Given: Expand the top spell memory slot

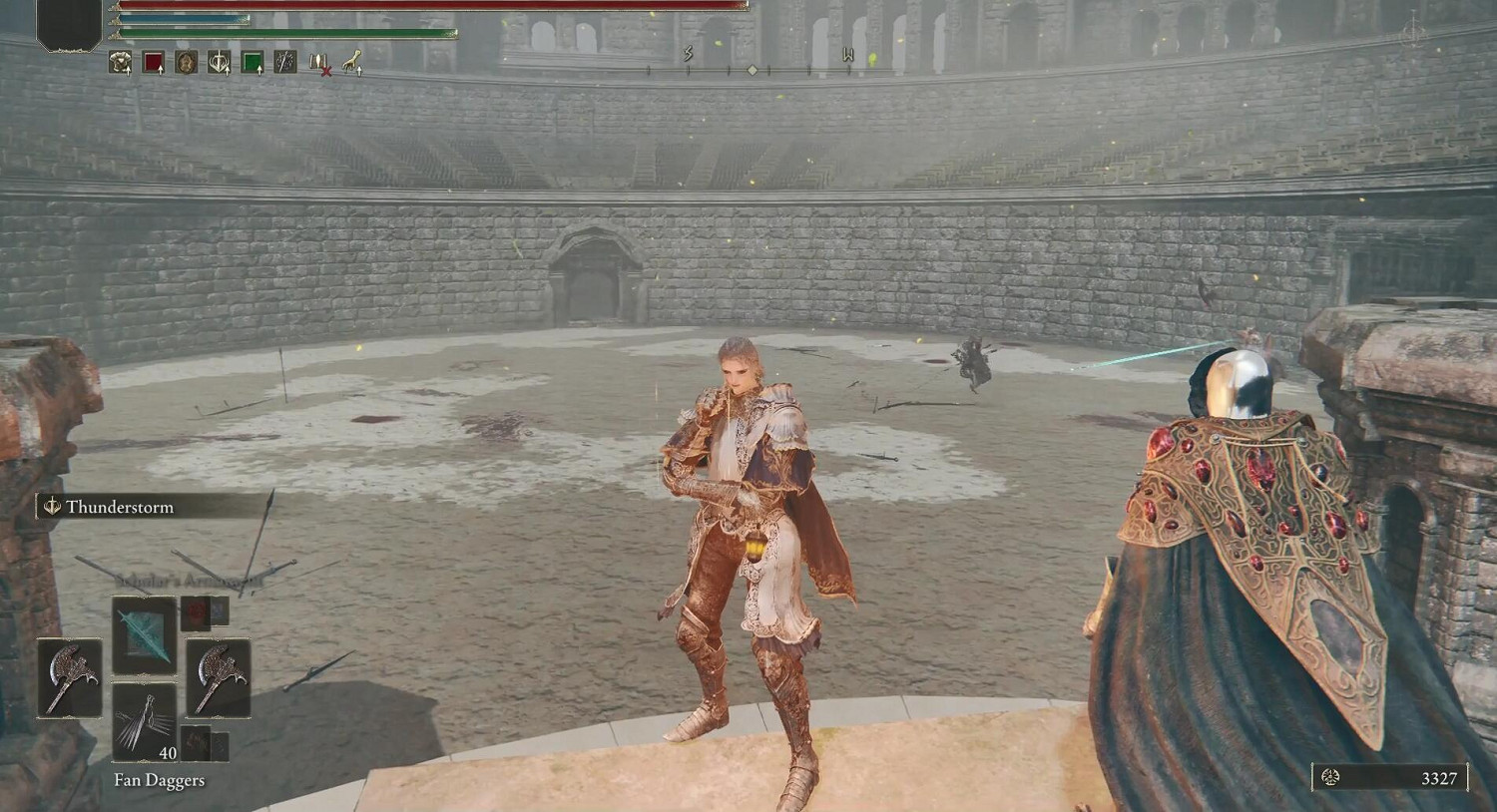Looking at the screenshot, I should click(x=146, y=636).
